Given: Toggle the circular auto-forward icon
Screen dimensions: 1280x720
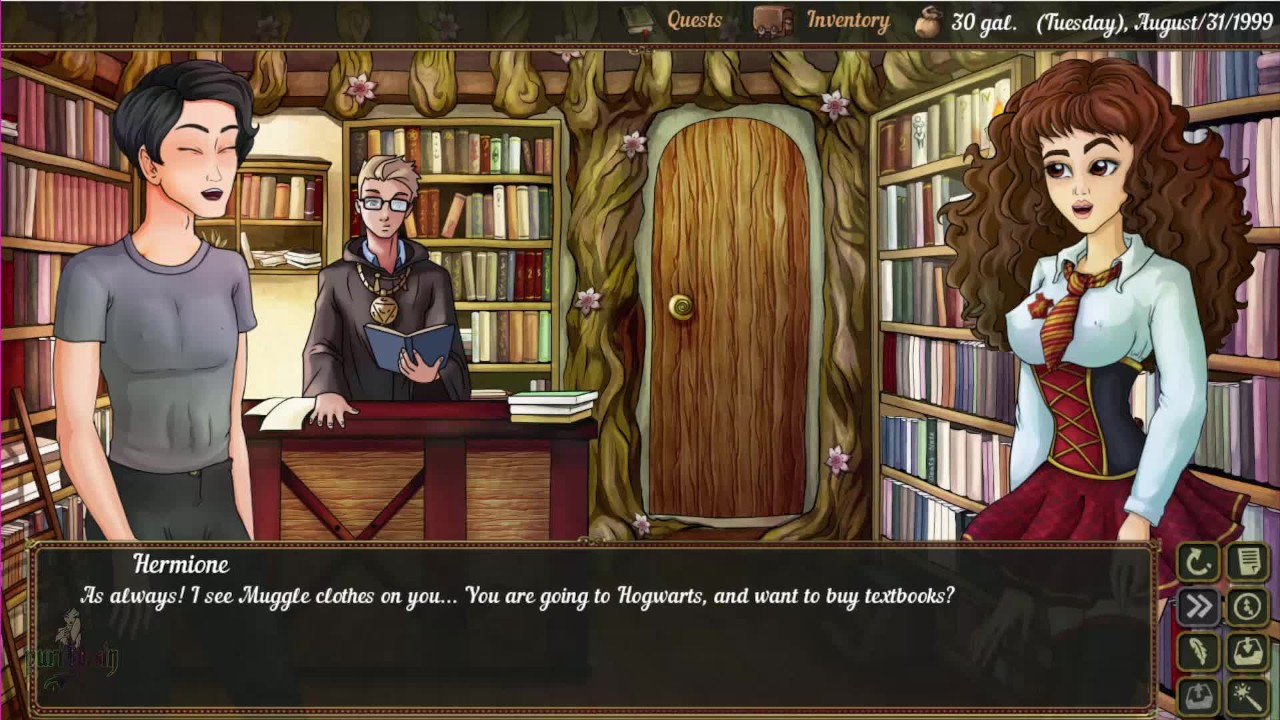Looking at the screenshot, I should (1249, 606).
